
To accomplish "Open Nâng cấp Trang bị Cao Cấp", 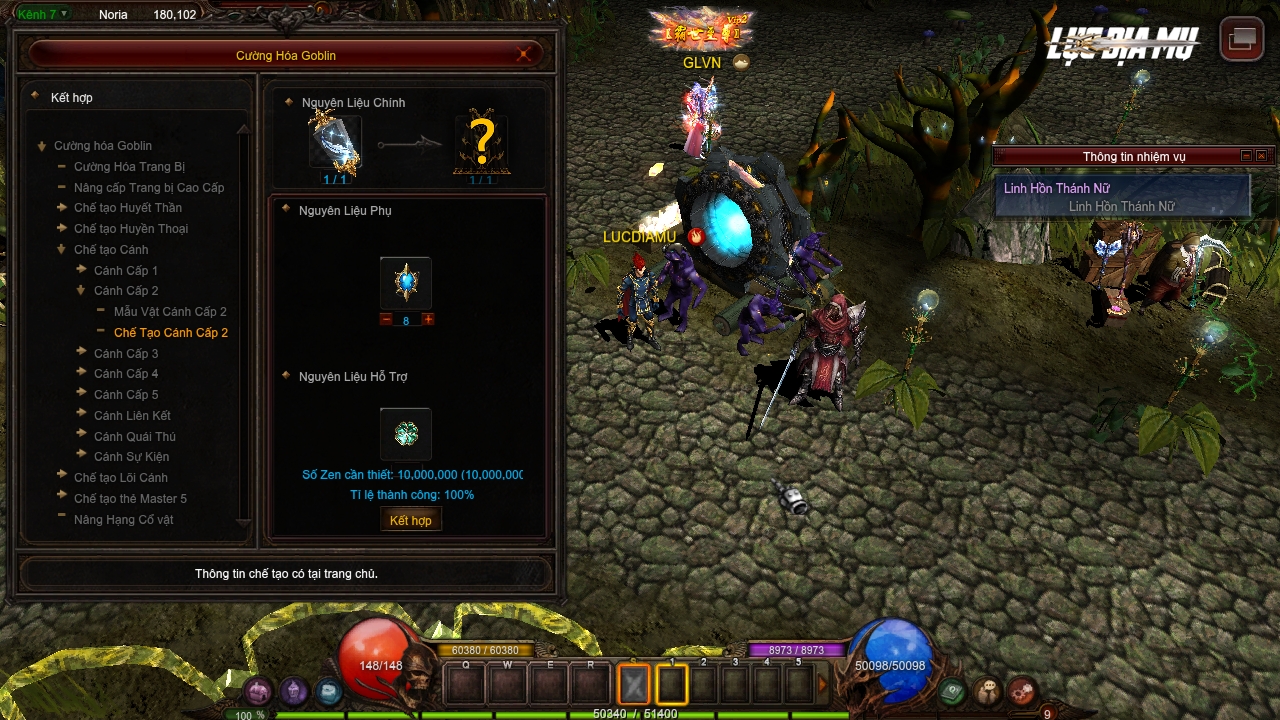I will 148,188.
